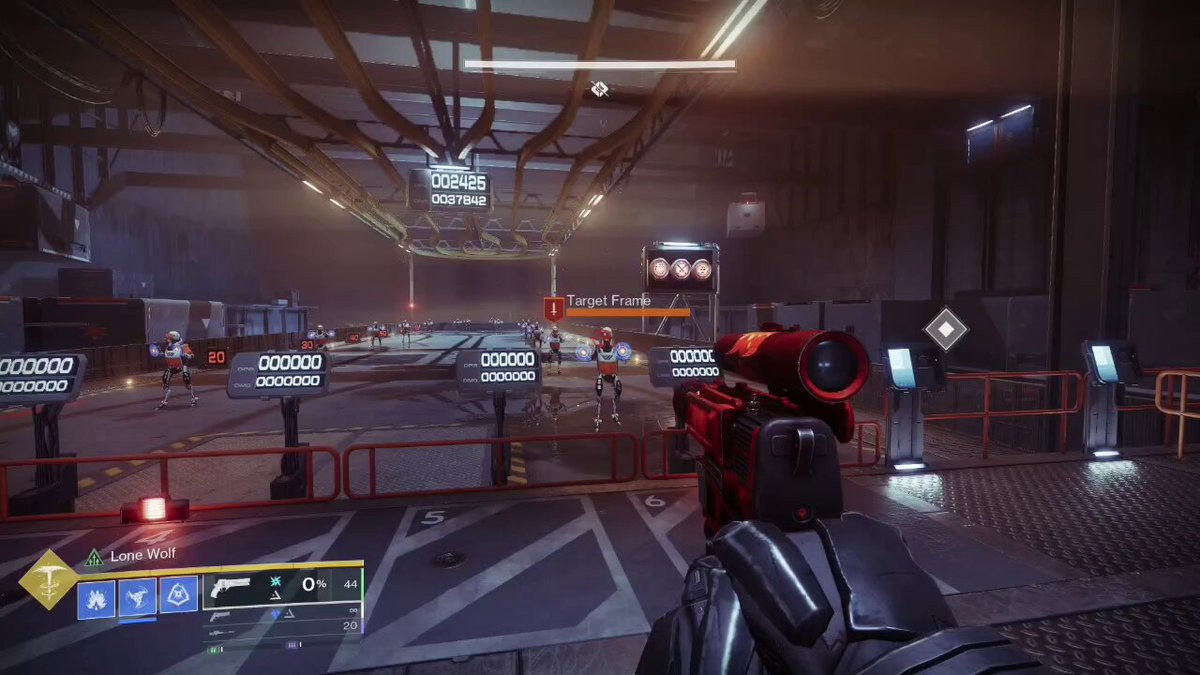1200x675 pixels.
Task: Select the white diamond waypoint marker
Action: tap(943, 330)
